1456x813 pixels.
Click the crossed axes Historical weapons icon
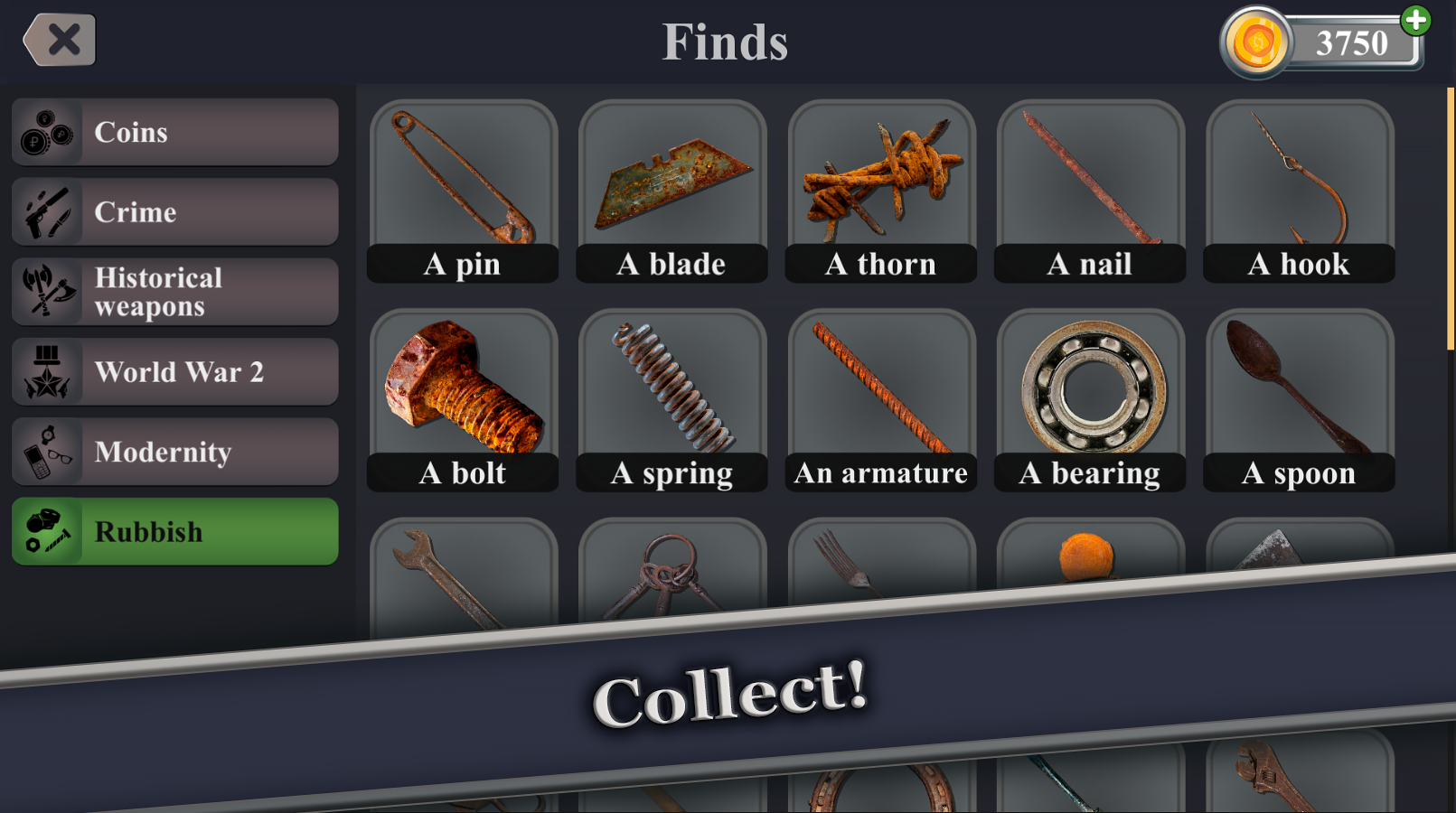(48, 291)
